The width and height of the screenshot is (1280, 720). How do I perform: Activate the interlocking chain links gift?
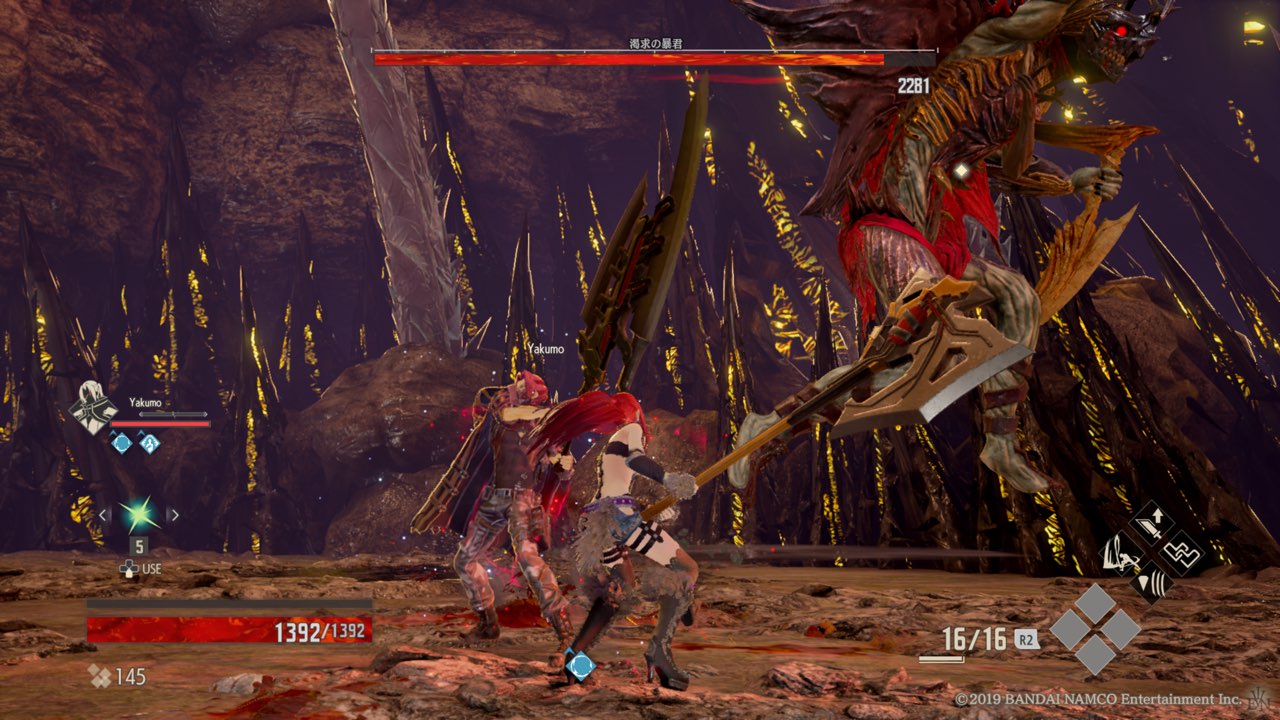point(1181,551)
